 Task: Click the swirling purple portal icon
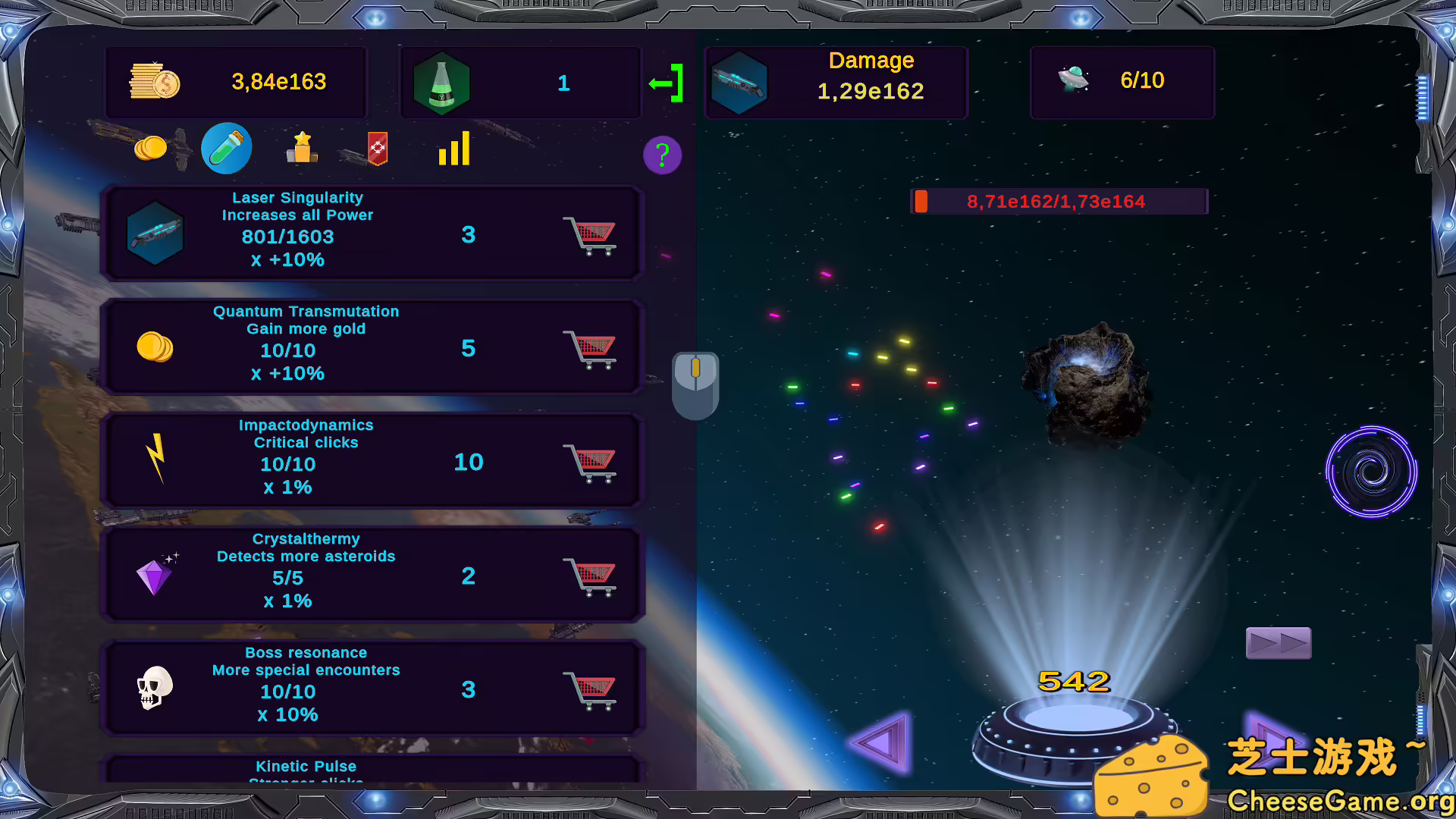1370,472
